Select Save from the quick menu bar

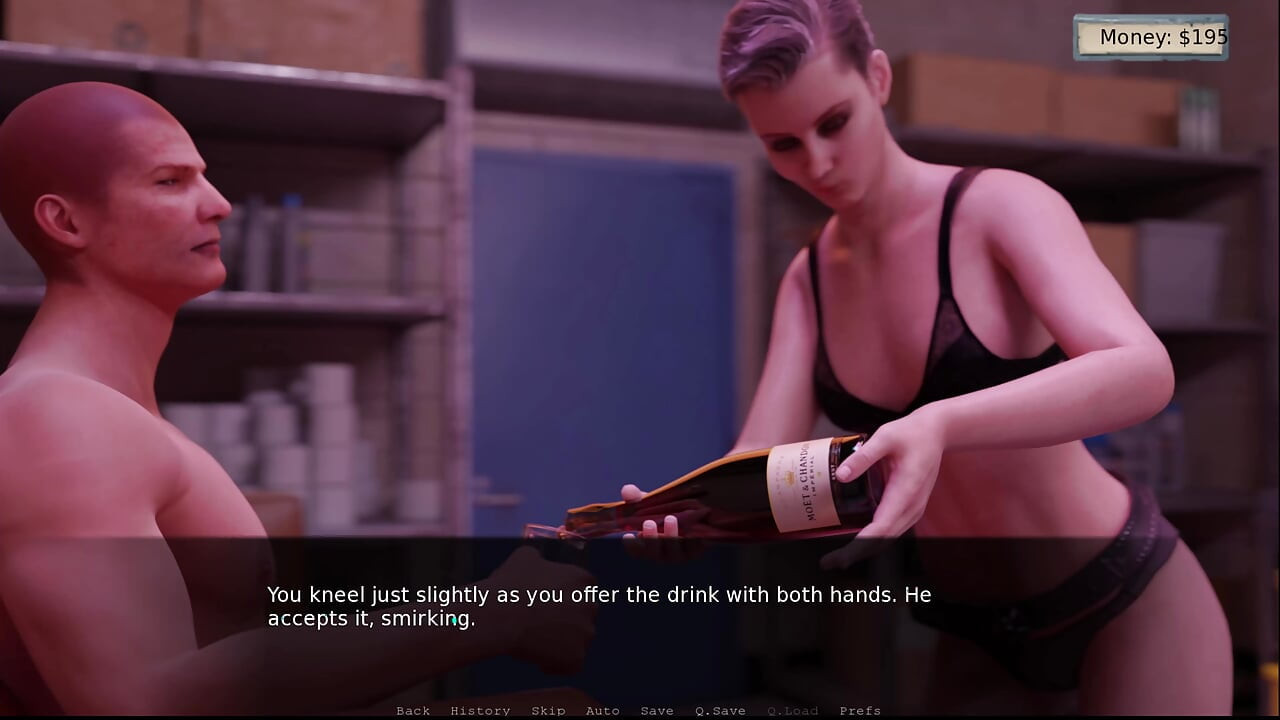(657, 710)
